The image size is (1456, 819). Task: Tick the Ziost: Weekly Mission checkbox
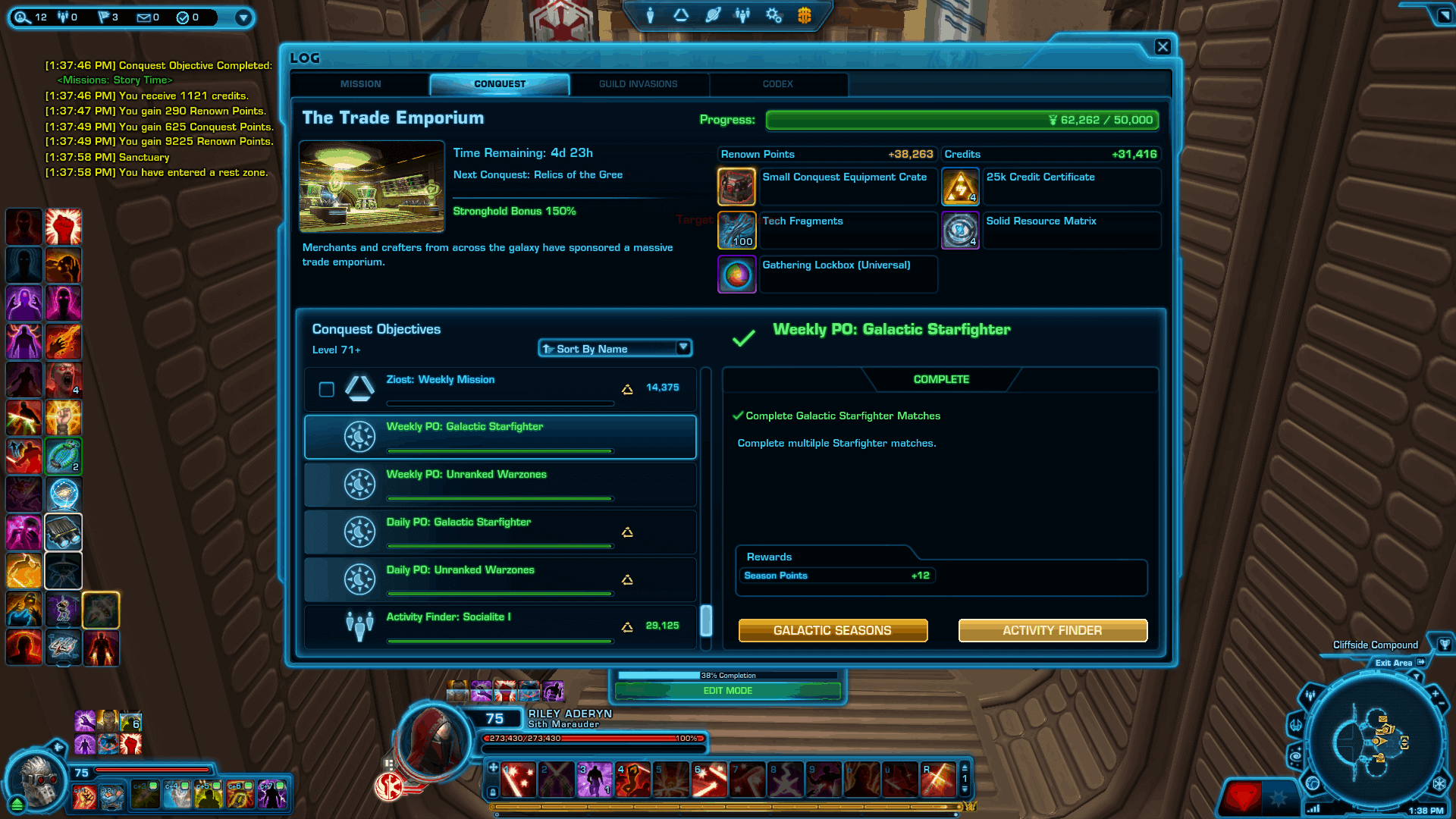pos(327,389)
